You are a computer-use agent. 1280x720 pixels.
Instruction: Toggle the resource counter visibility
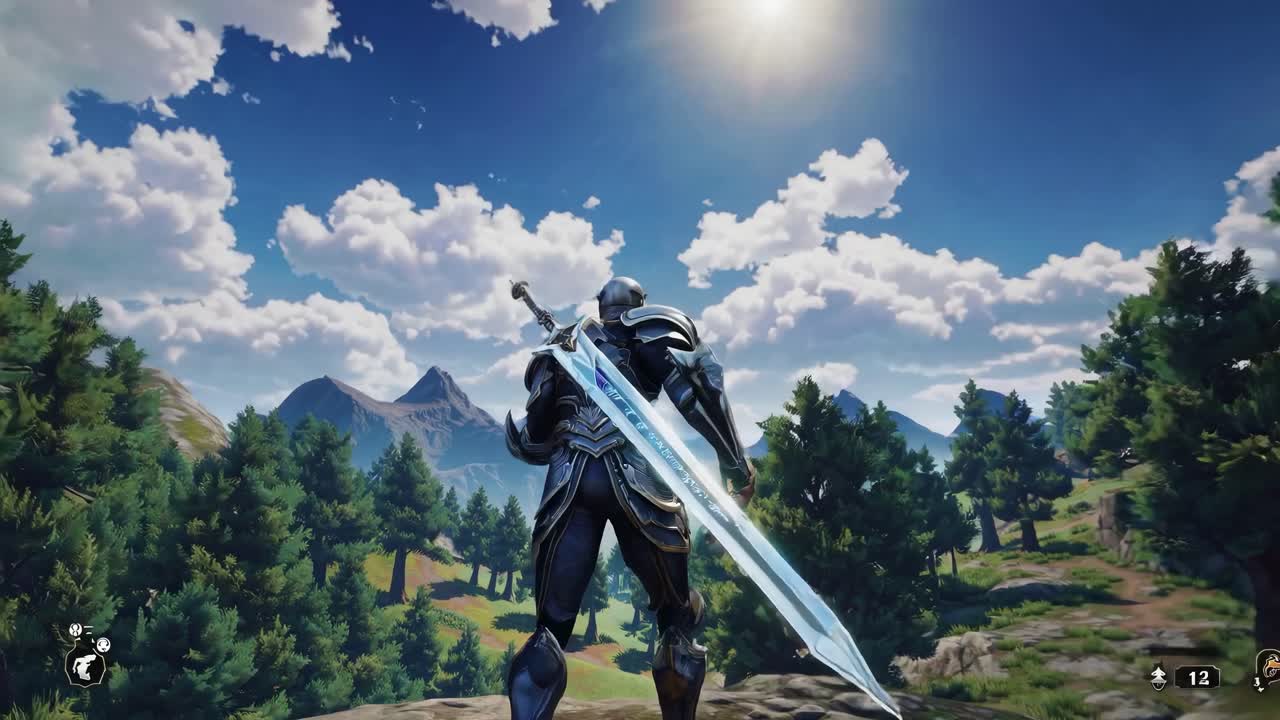tap(1198, 676)
